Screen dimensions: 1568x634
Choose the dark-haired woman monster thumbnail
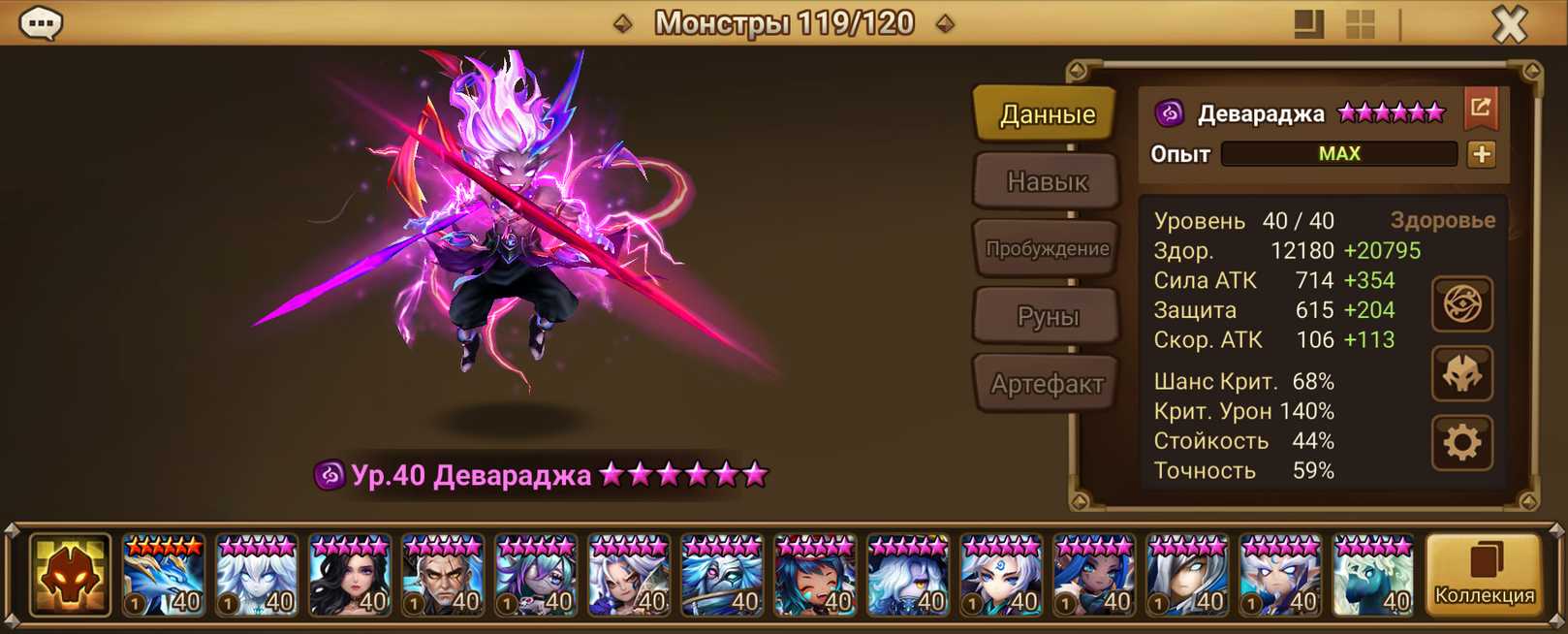pyautogui.click(x=350, y=576)
